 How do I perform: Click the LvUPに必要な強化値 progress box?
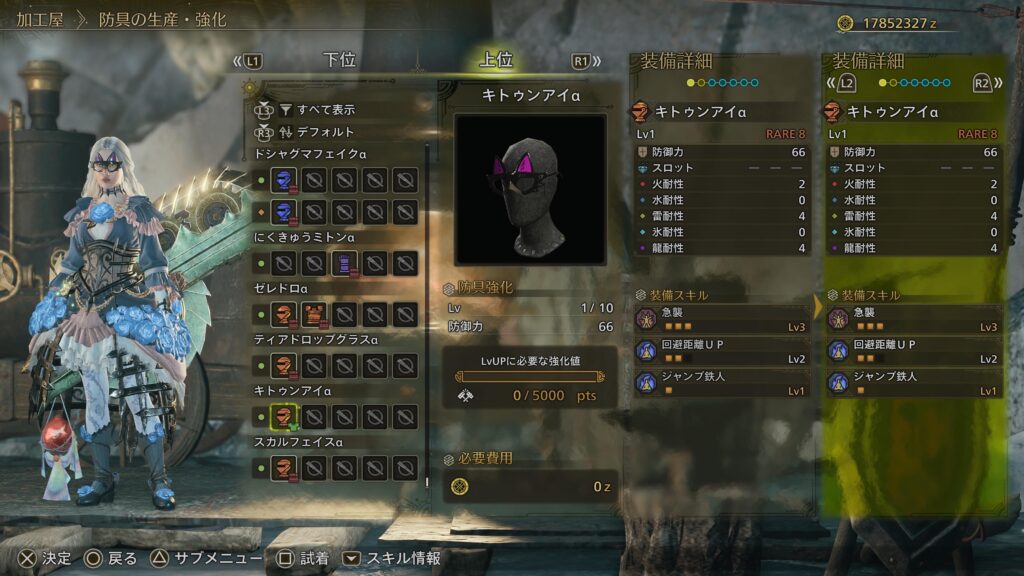(x=530, y=376)
